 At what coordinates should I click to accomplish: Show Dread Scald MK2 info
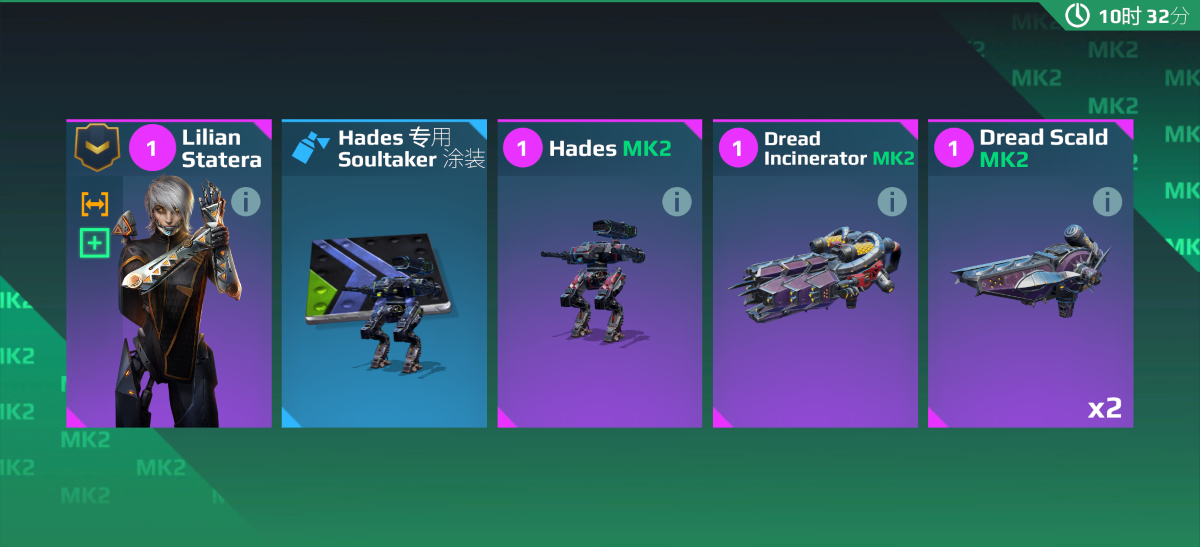(x=1107, y=202)
